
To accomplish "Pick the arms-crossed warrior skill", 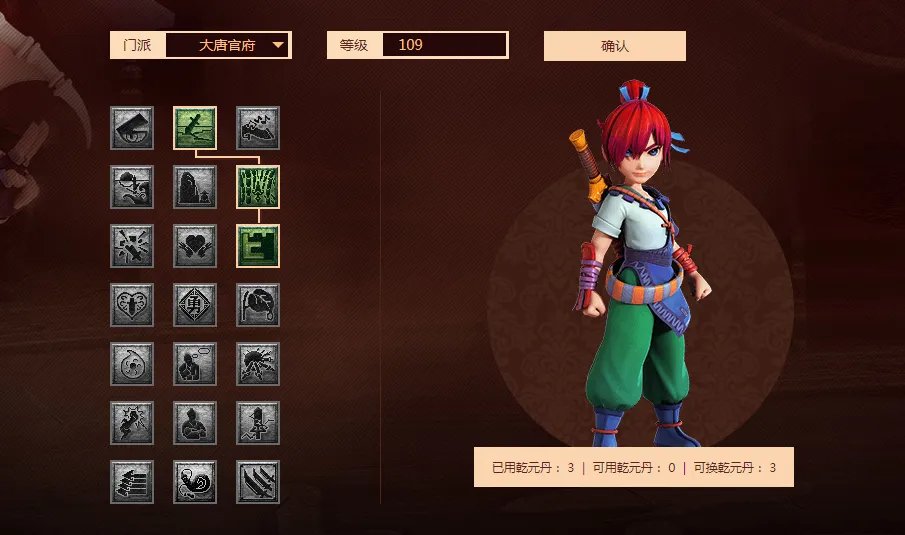I will 195,423.
